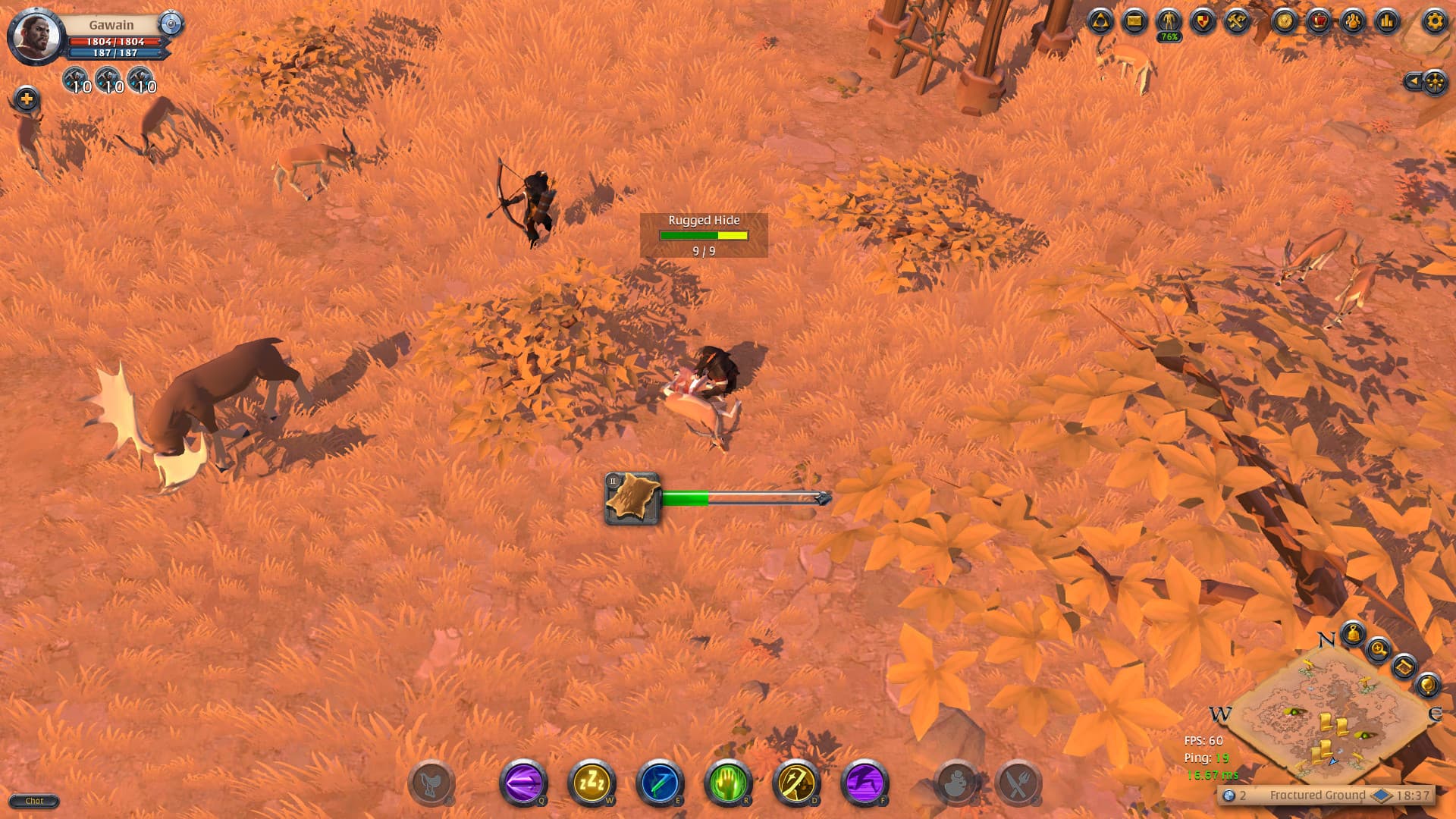Open the world map scroll icon near the minimap
Image resolution: width=1456 pixels, height=819 pixels.
(x=1406, y=667)
